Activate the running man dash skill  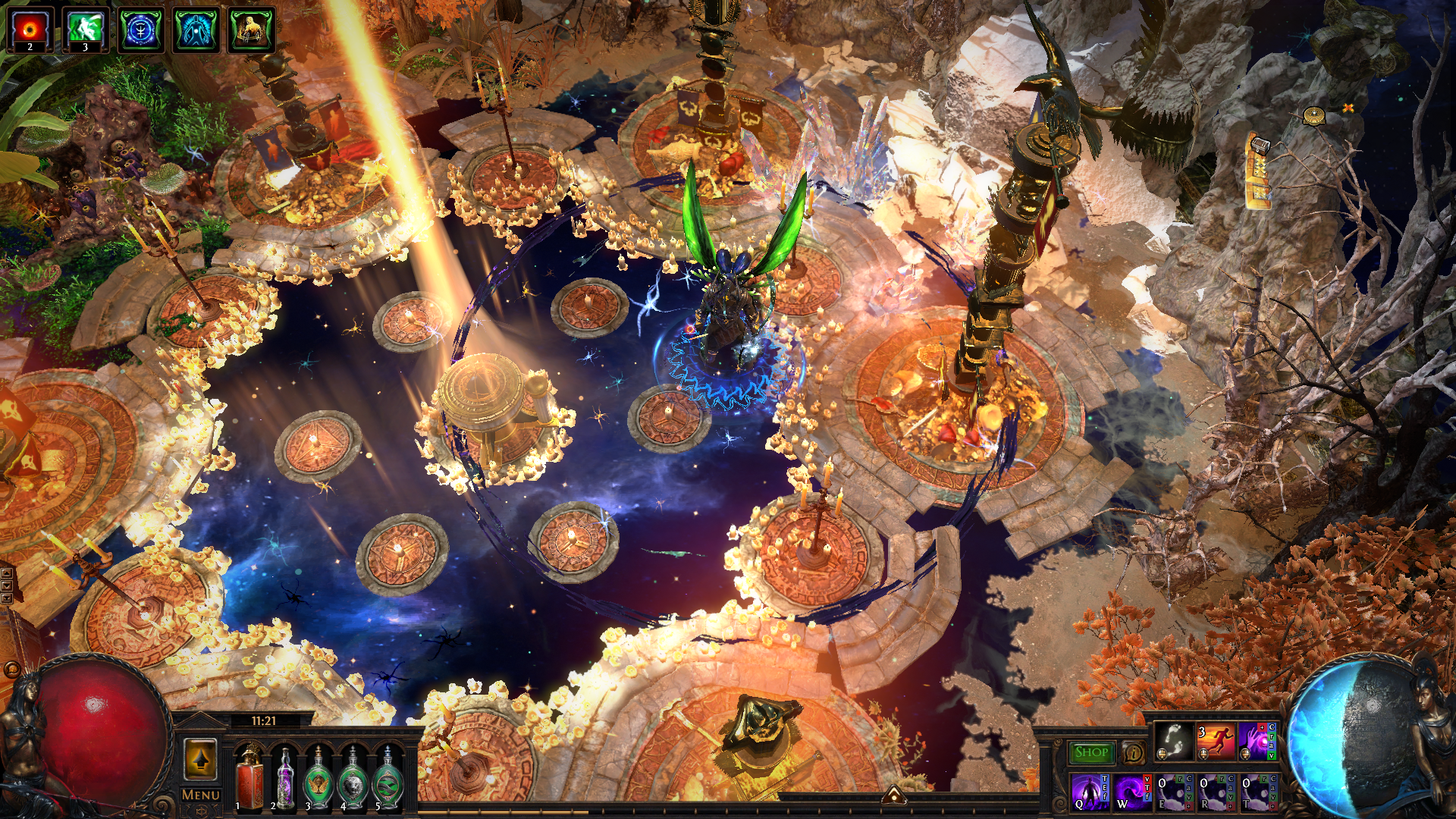[x=1215, y=742]
